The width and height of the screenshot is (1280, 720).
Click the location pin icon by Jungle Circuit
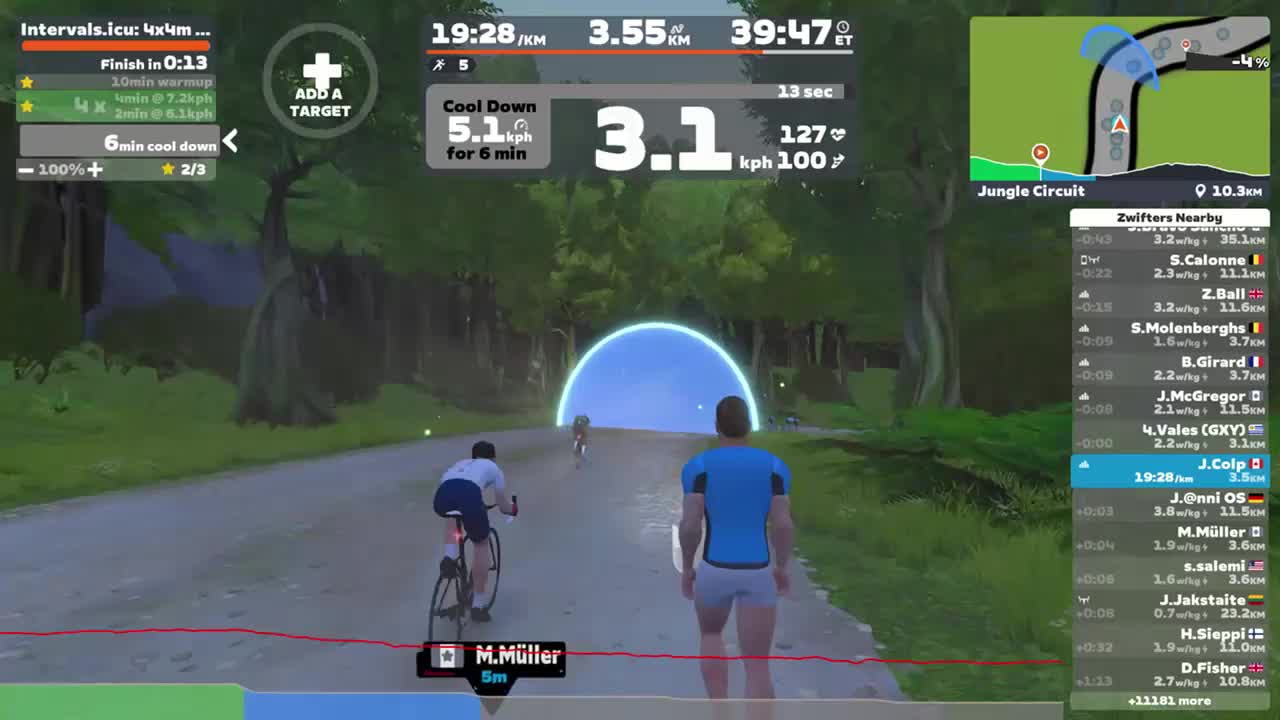coord(1201,190)
